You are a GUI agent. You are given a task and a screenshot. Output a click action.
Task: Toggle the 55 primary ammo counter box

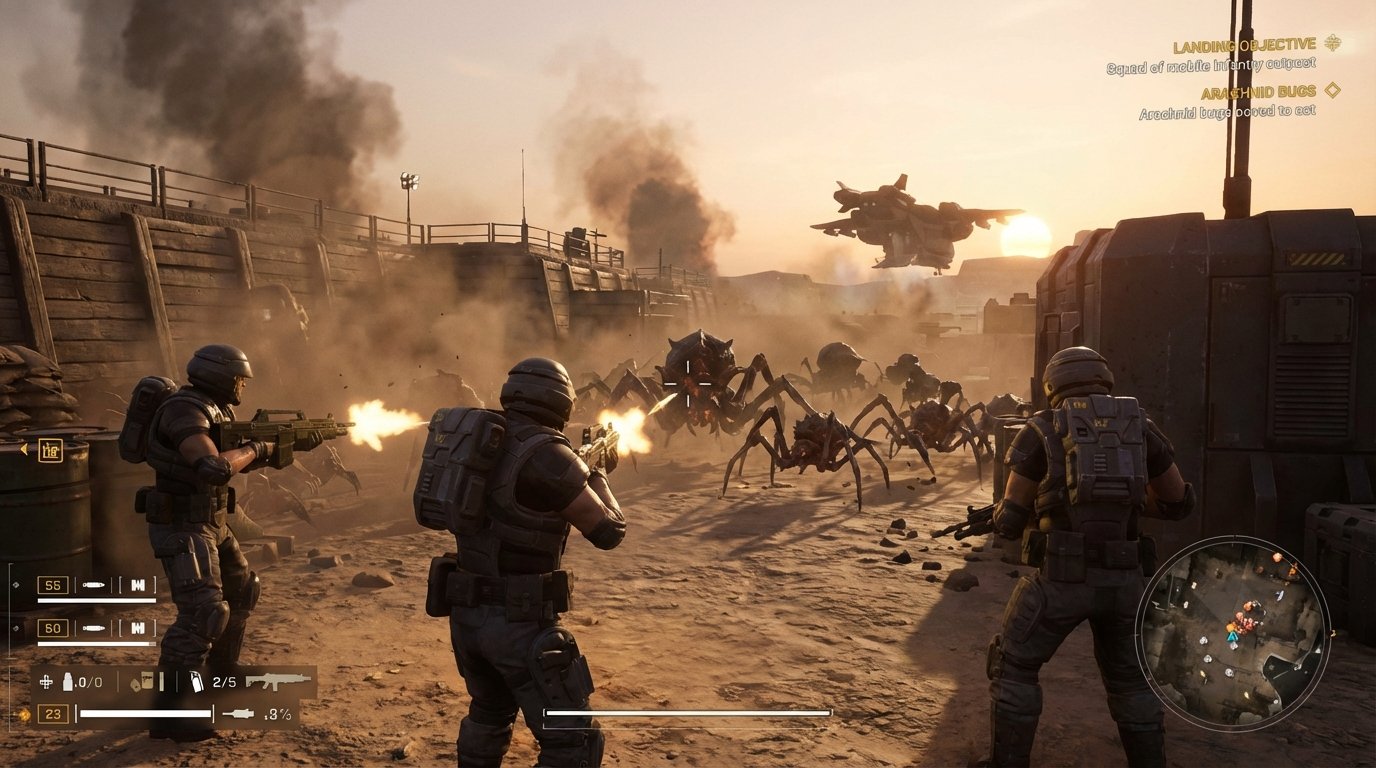pos(51,584)
